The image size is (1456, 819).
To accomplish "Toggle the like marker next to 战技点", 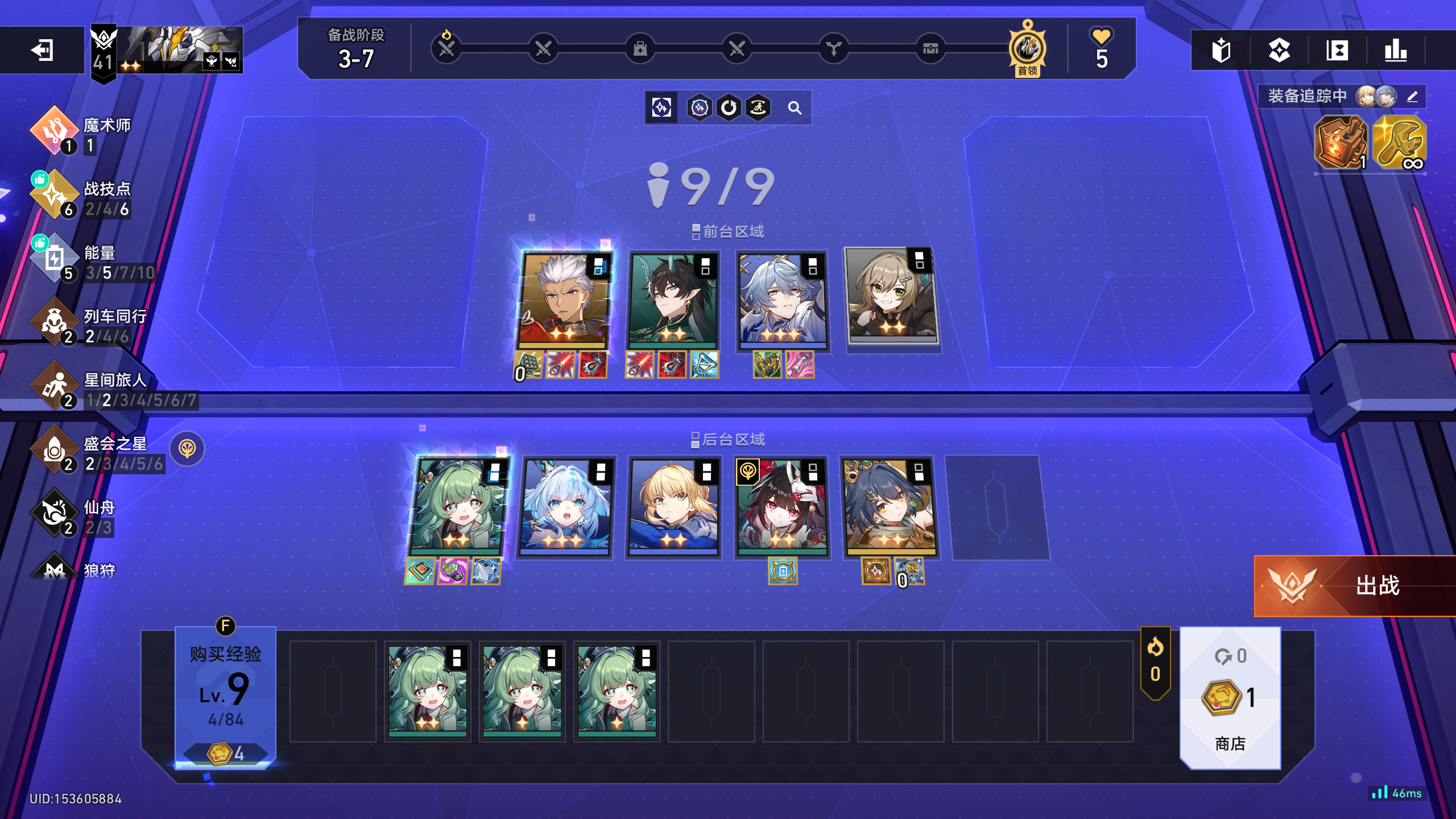I will tap(42, 180).
